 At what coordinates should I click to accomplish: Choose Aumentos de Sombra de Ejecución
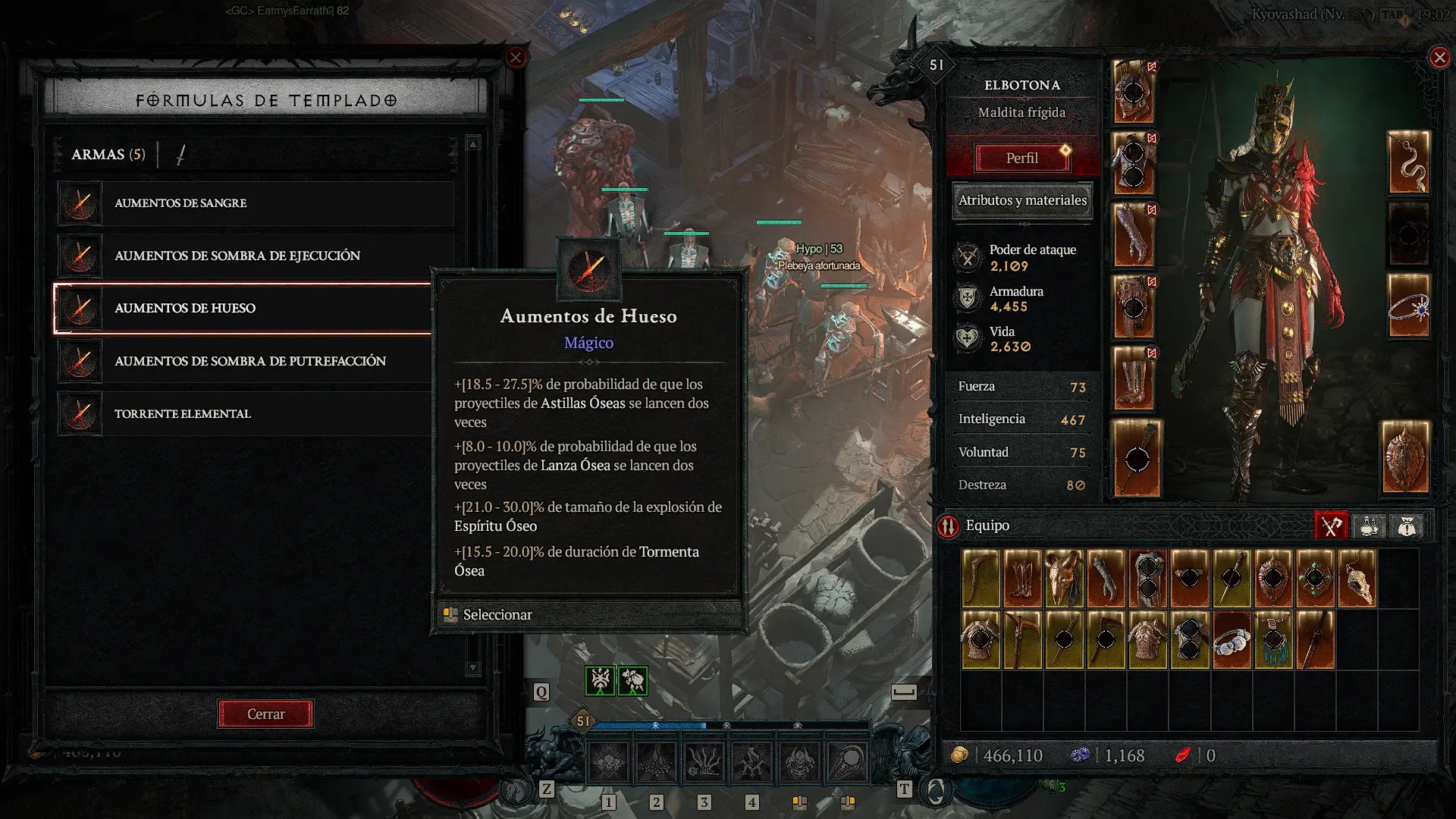click(x=256, y=256)
